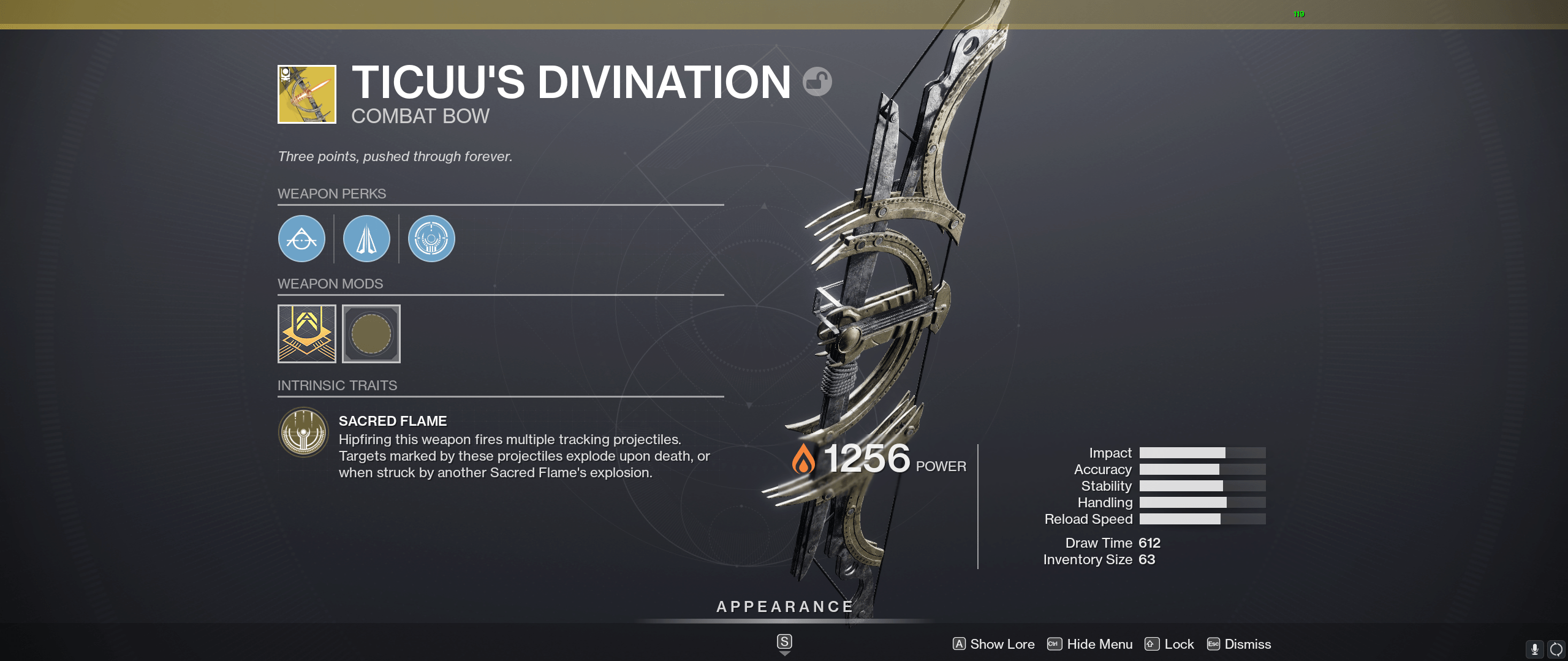Screen dimensions: 1568x661
Task: Select the Weapon Perks section header
Action: tap(333, 194)
